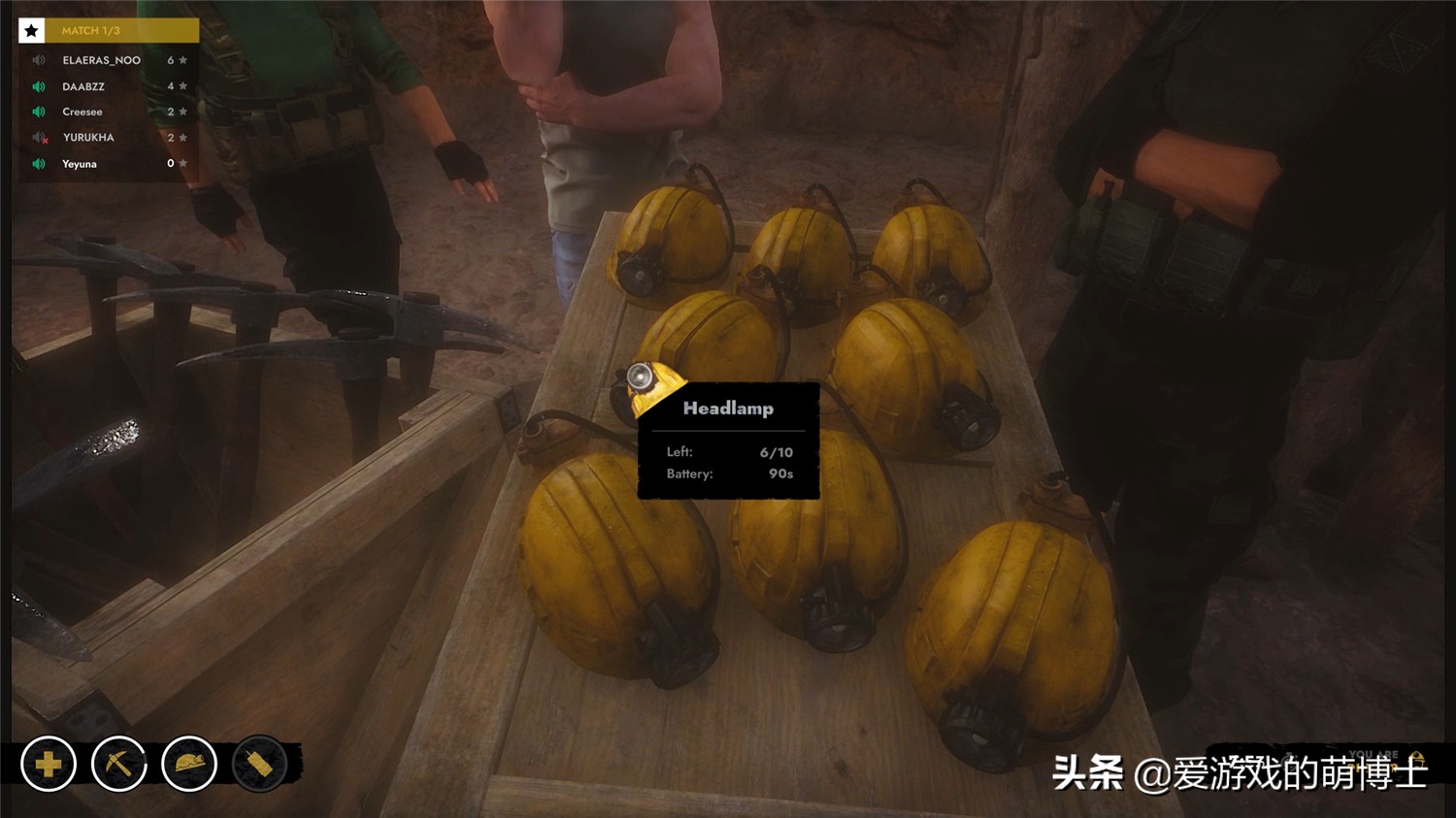Image resolution: width=1456 pixels, height=818 pixels.
Task: Click the YURUKHA player name
Action: [x=88, y=138]
